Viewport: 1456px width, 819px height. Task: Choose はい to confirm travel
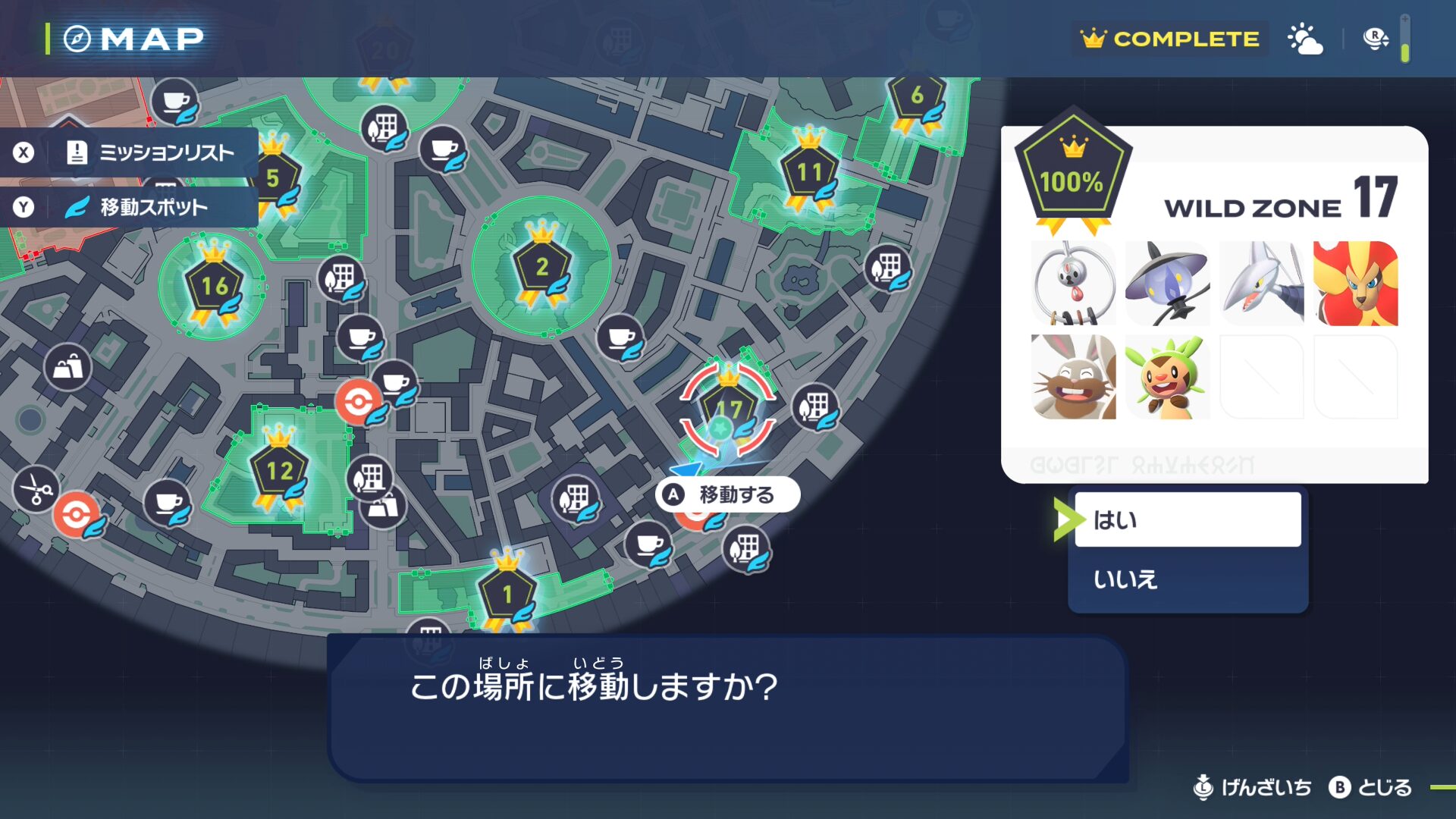1187,519
